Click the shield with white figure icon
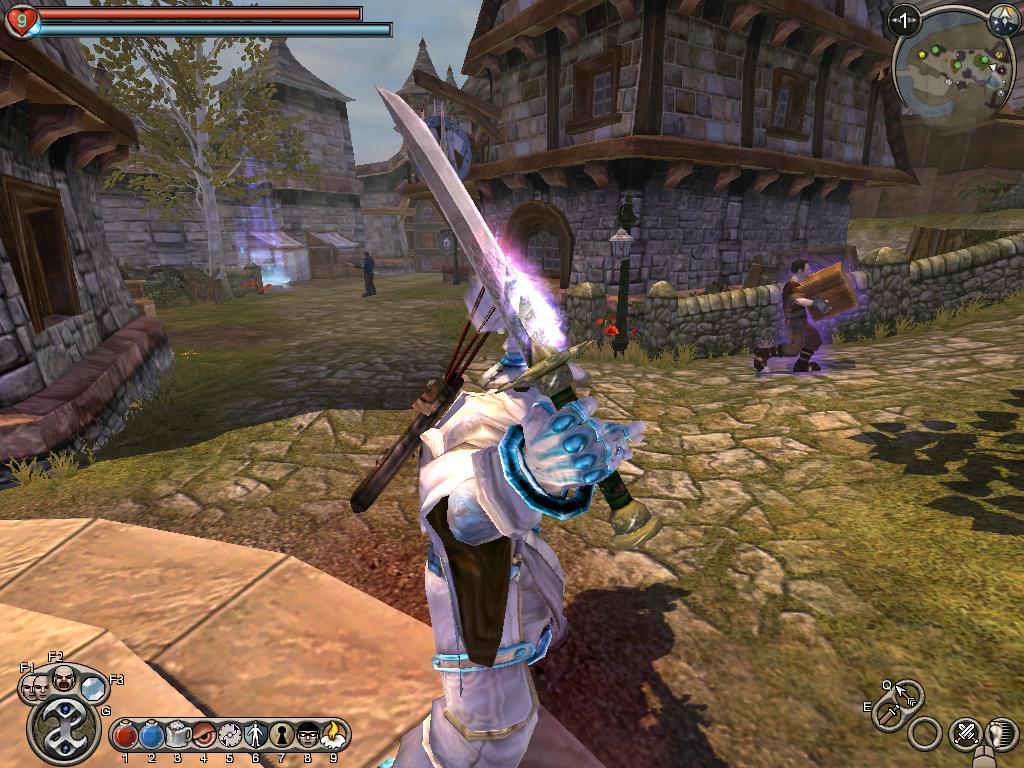The height and width of the screenshot is (768, 1024). pyautogui.click(x=255, y=735)
